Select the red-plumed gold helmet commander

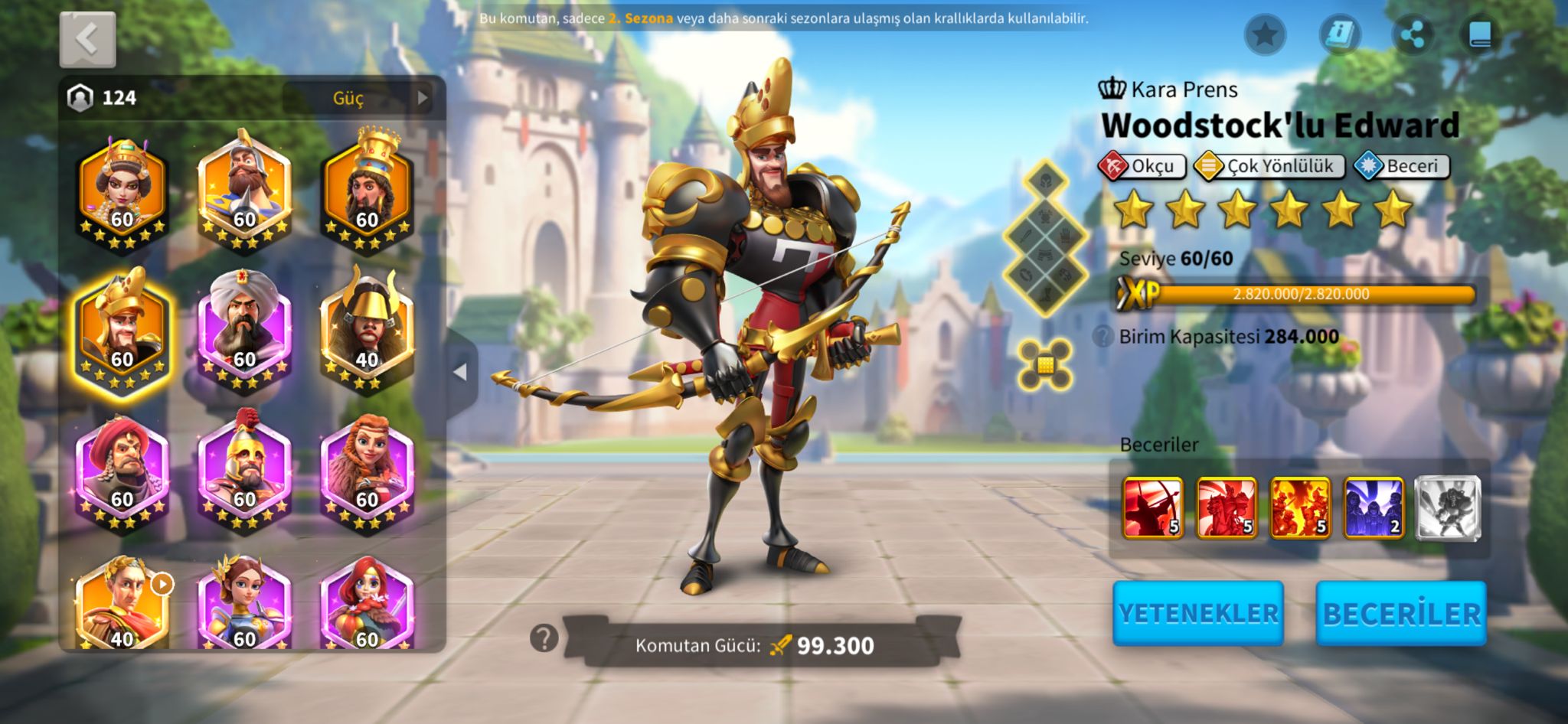pyautogui.click(x=244, y=468)
